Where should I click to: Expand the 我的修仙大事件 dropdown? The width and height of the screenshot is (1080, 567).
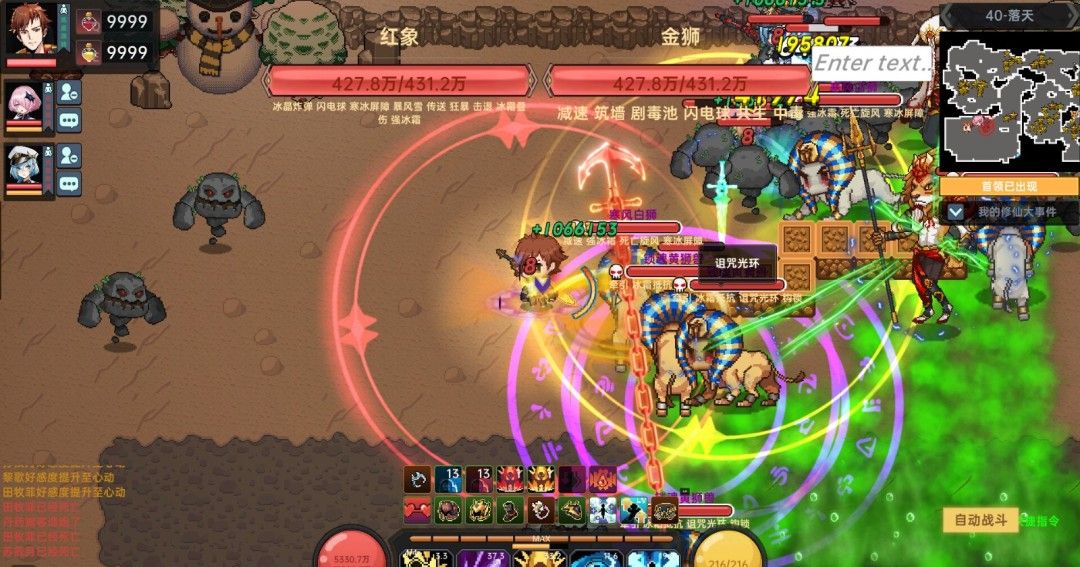pyautogui.click(x=956, y=212)
